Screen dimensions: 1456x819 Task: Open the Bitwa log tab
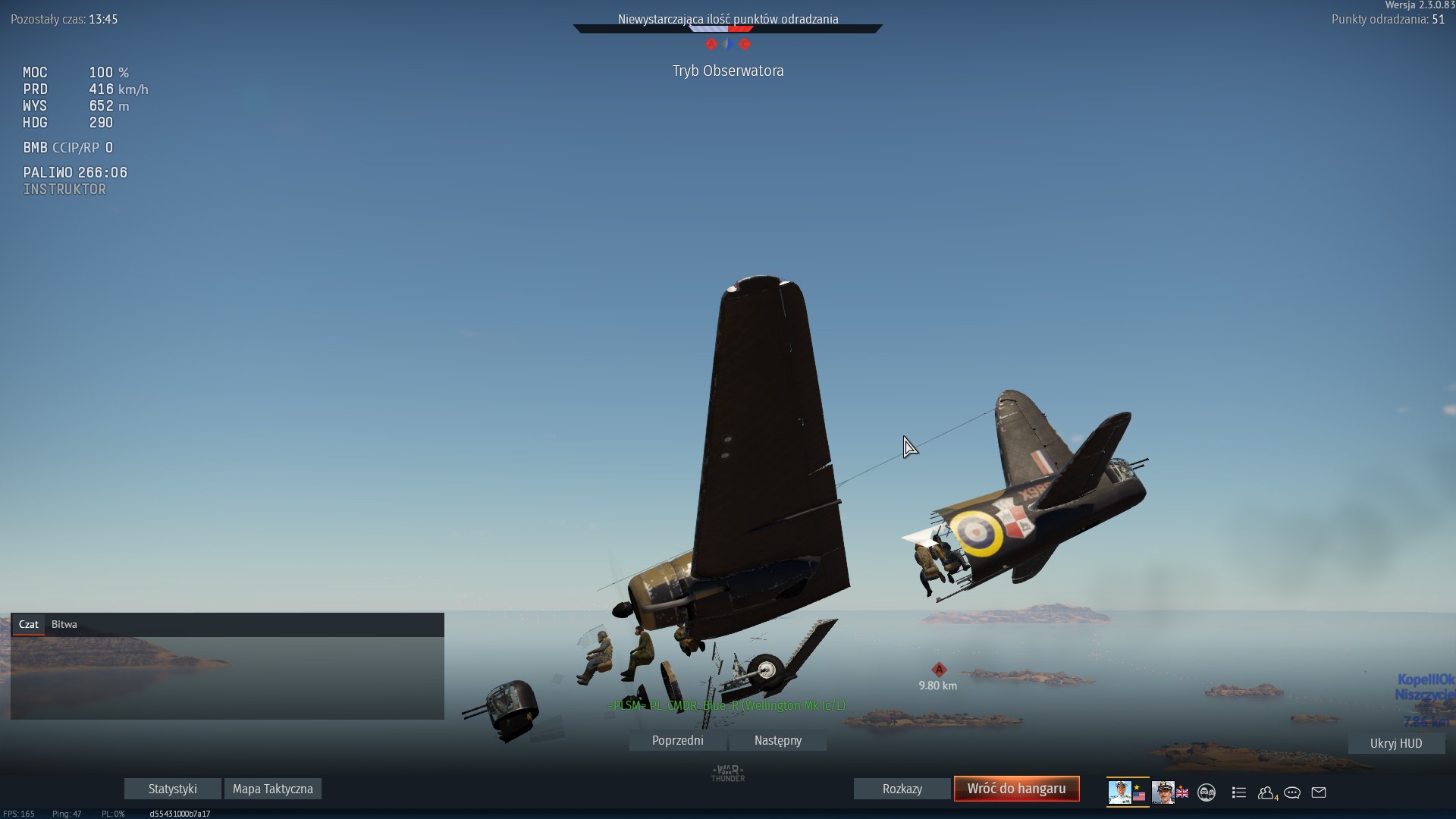(x=64, y=624)
